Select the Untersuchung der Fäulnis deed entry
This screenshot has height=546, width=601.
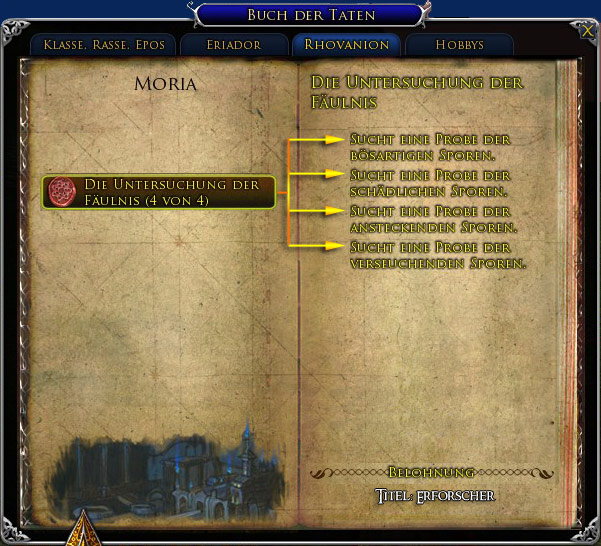159,192
